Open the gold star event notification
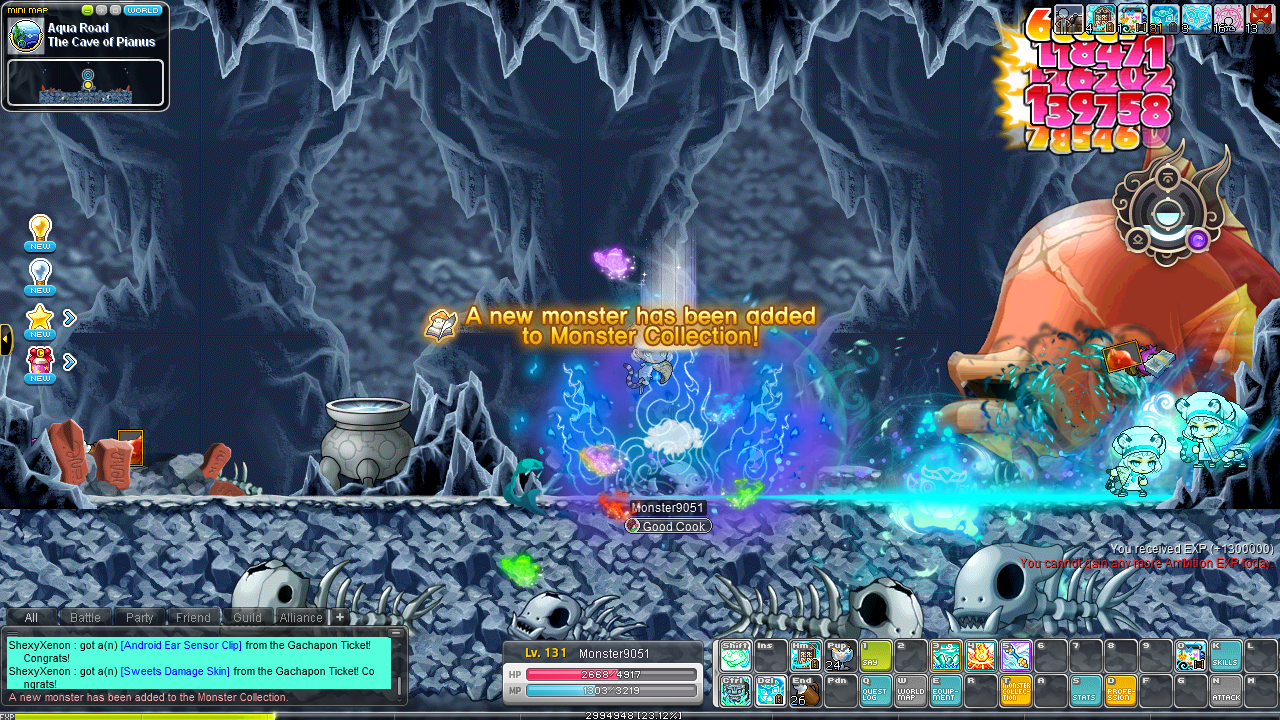1280x720 pixels. 40,320
